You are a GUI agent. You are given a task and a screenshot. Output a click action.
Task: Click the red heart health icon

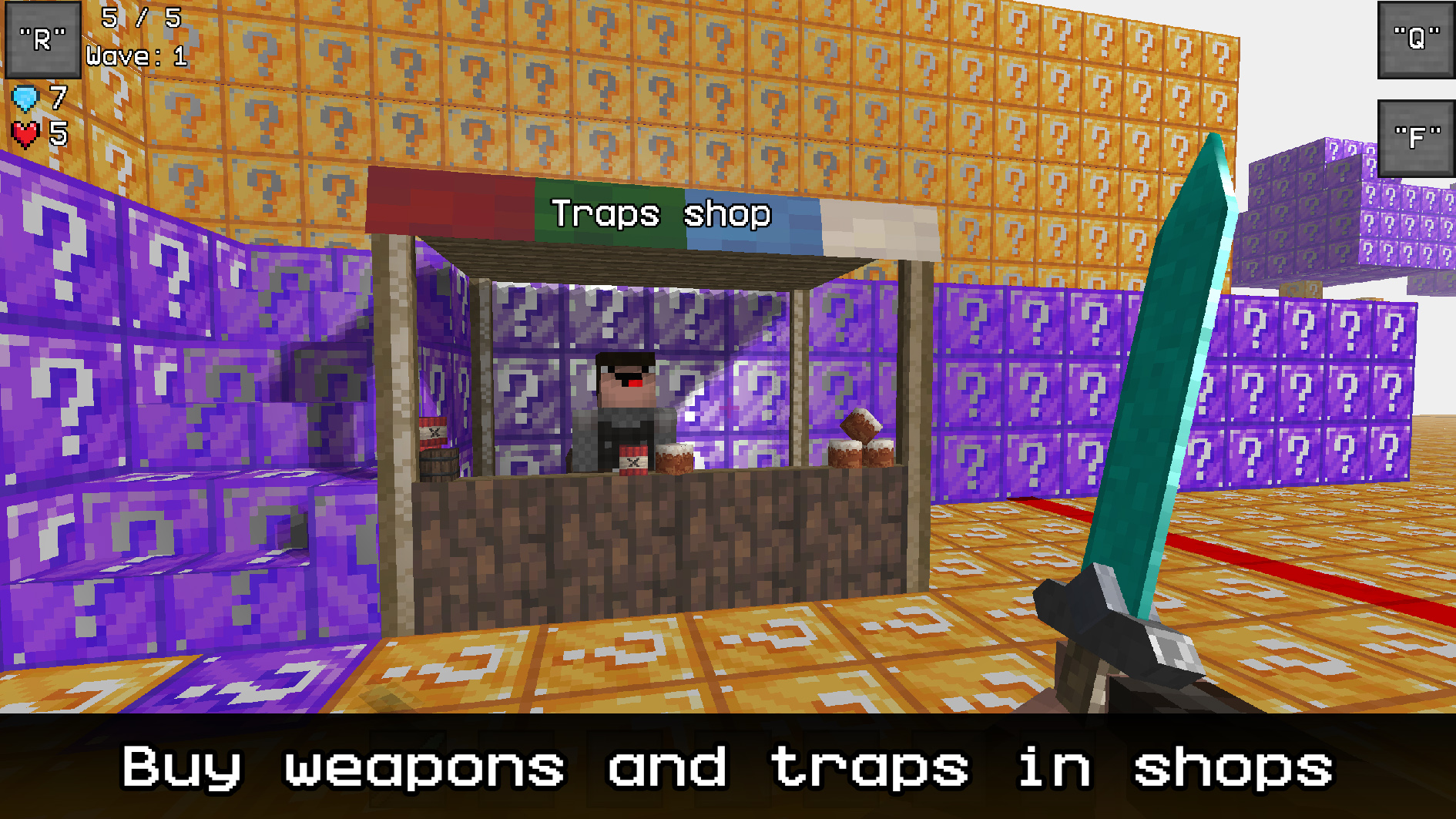pos(24,133)
